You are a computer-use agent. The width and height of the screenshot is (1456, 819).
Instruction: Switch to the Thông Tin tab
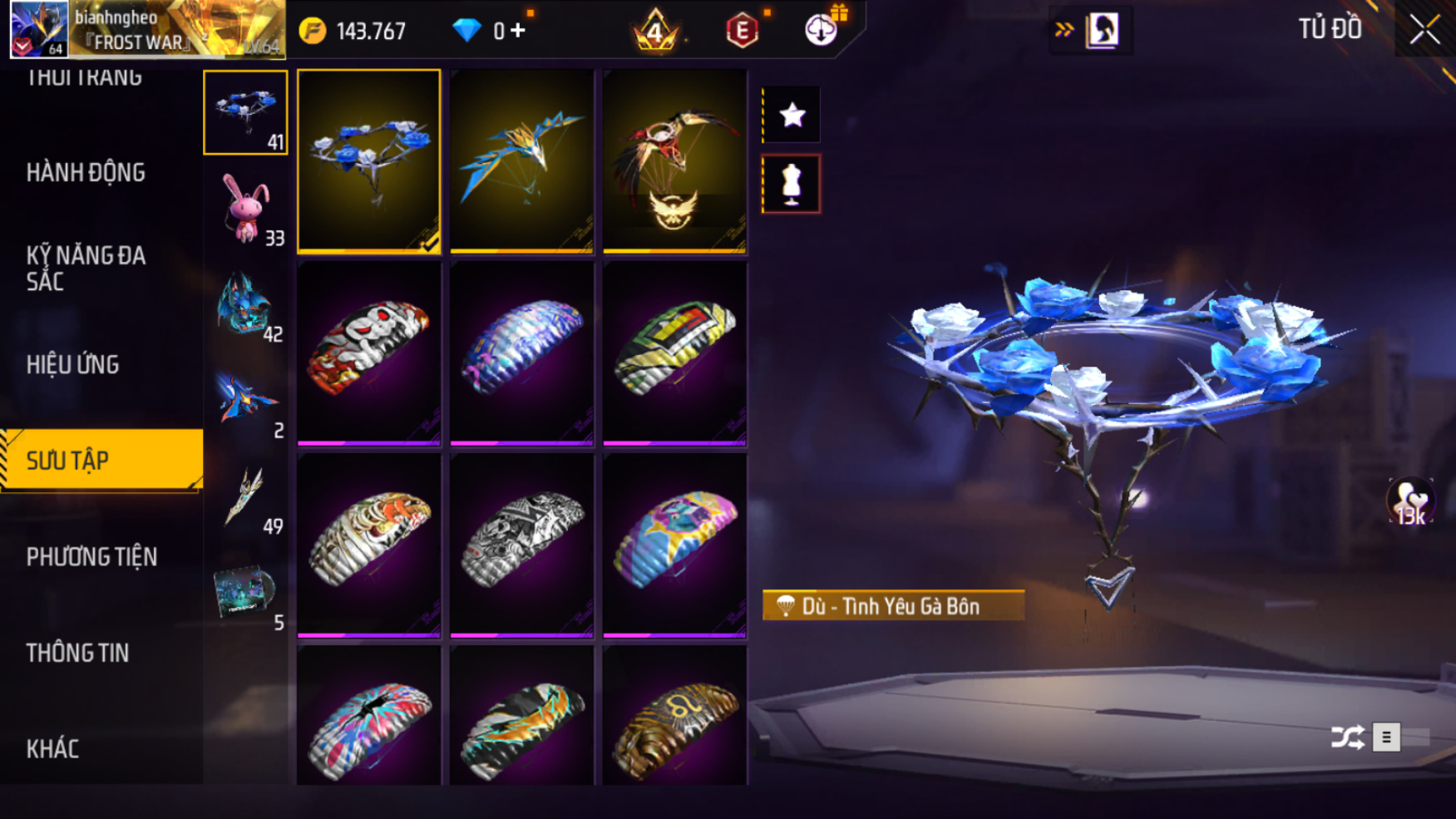click(77, 653)
